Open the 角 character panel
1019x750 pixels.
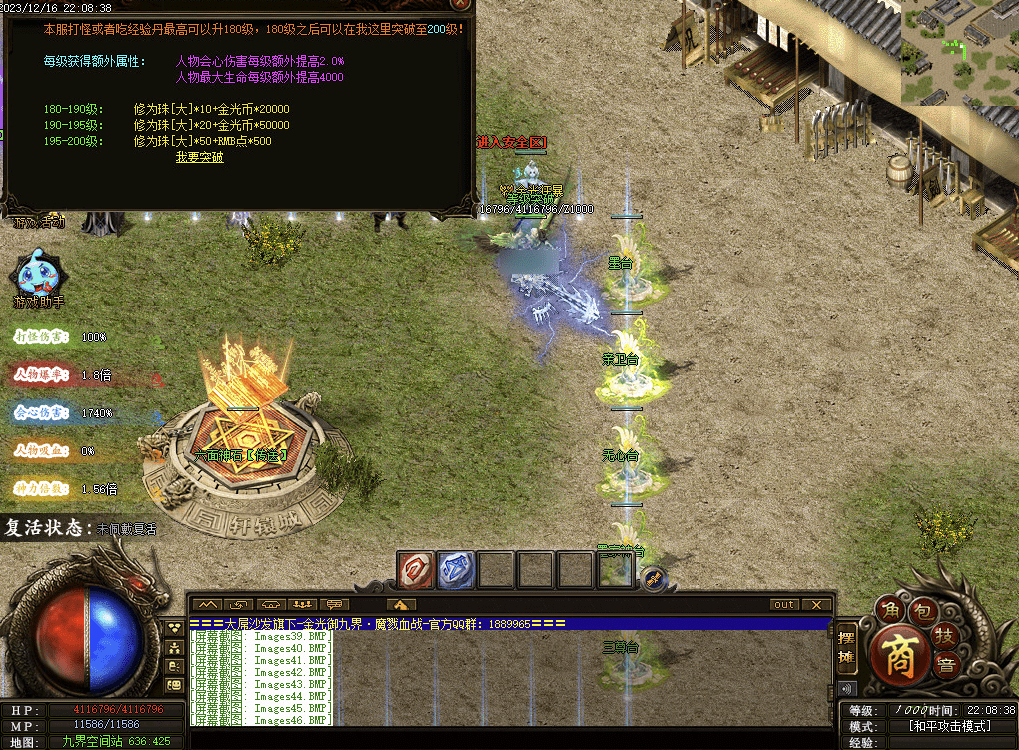pyautogui.click(x=888, y=609)
